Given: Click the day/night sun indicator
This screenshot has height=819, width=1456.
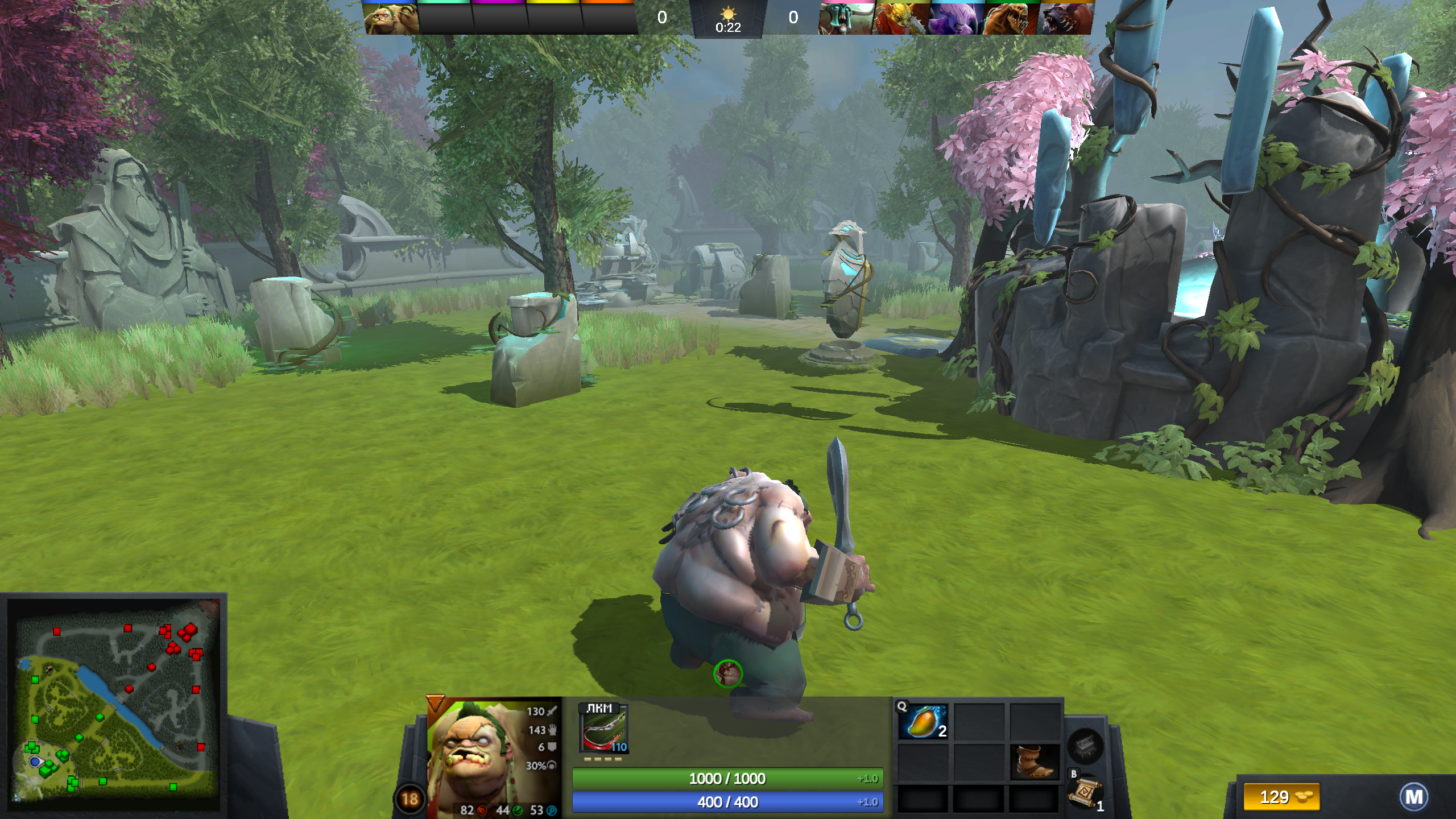Looking at the screenshot, I should click(x=729, y=14).
